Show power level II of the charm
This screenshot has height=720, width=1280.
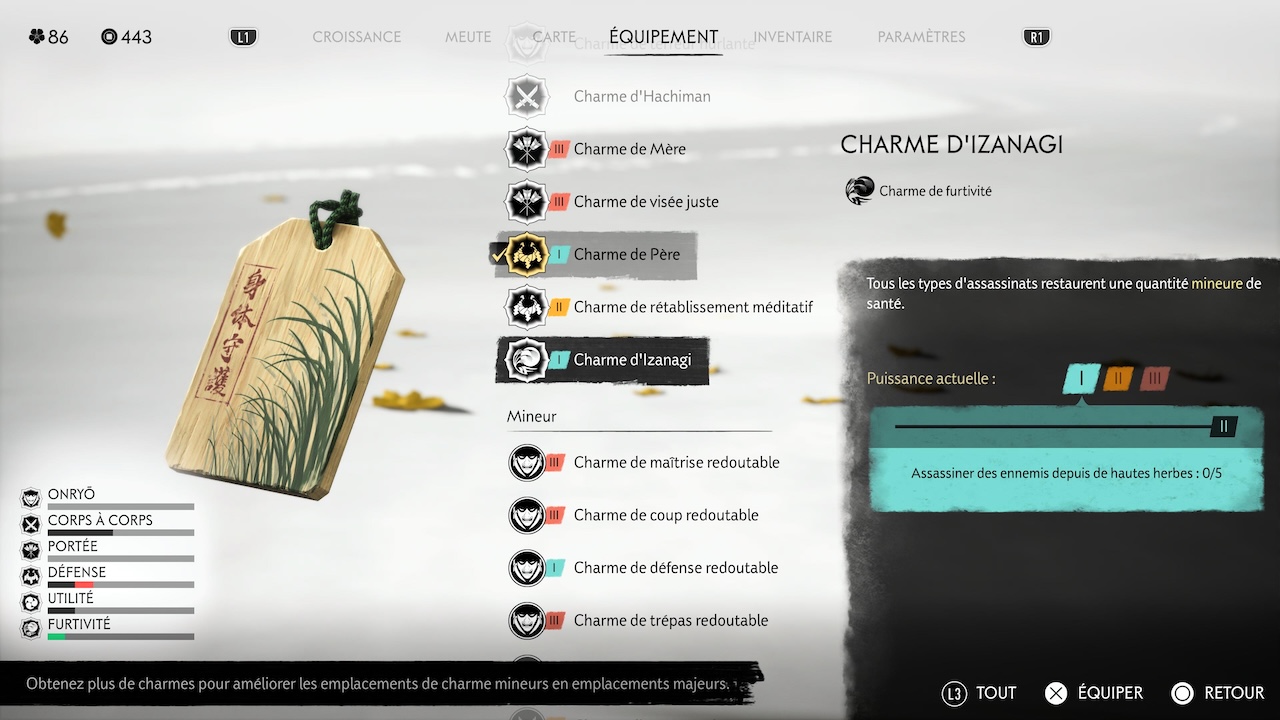tap(1118, 379)
